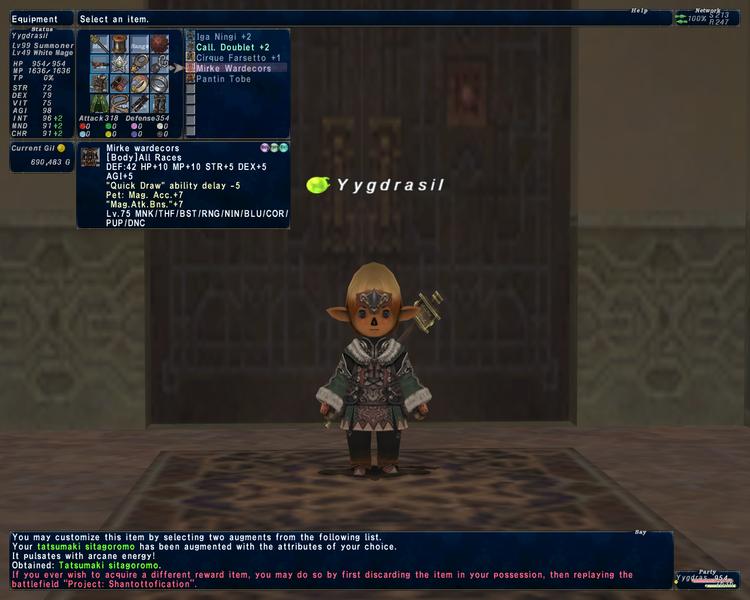Screen dimensions: 750x600
Task: Choose the silver ring equipment slot
Action: coord(160,84)
